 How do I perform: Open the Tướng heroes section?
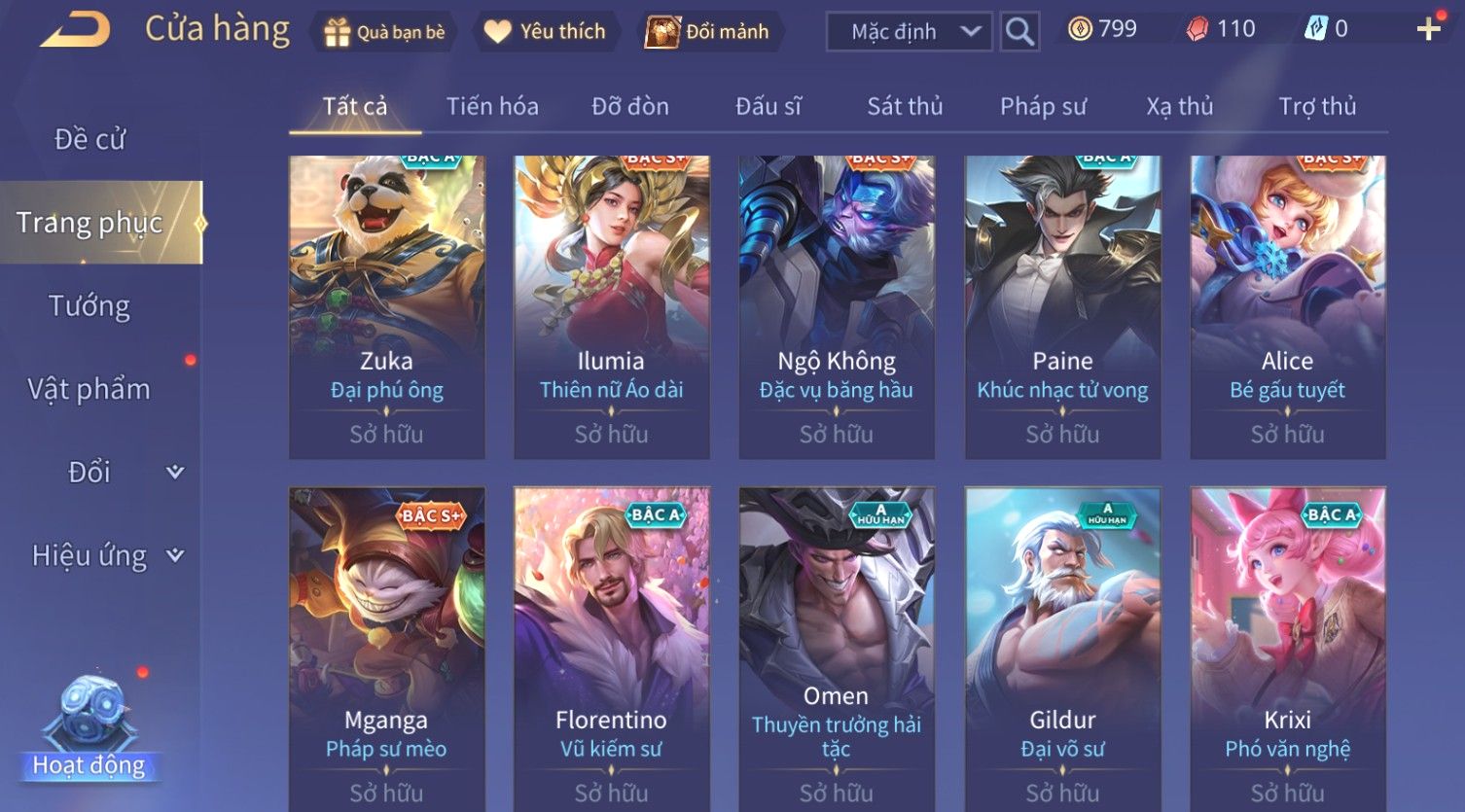(x=89, y=306)
